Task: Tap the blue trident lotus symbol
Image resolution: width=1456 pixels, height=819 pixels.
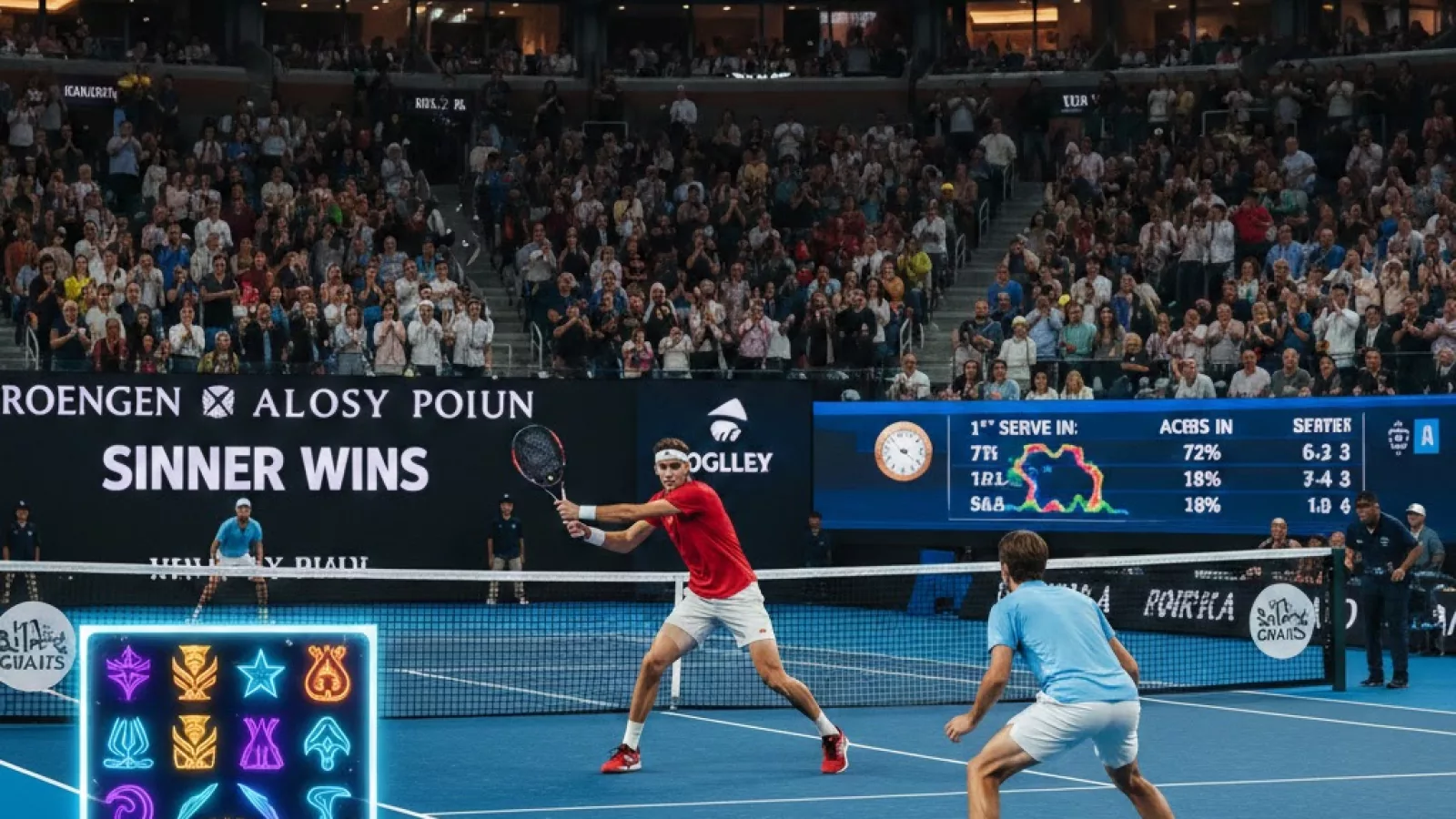Action: [128, 743]
